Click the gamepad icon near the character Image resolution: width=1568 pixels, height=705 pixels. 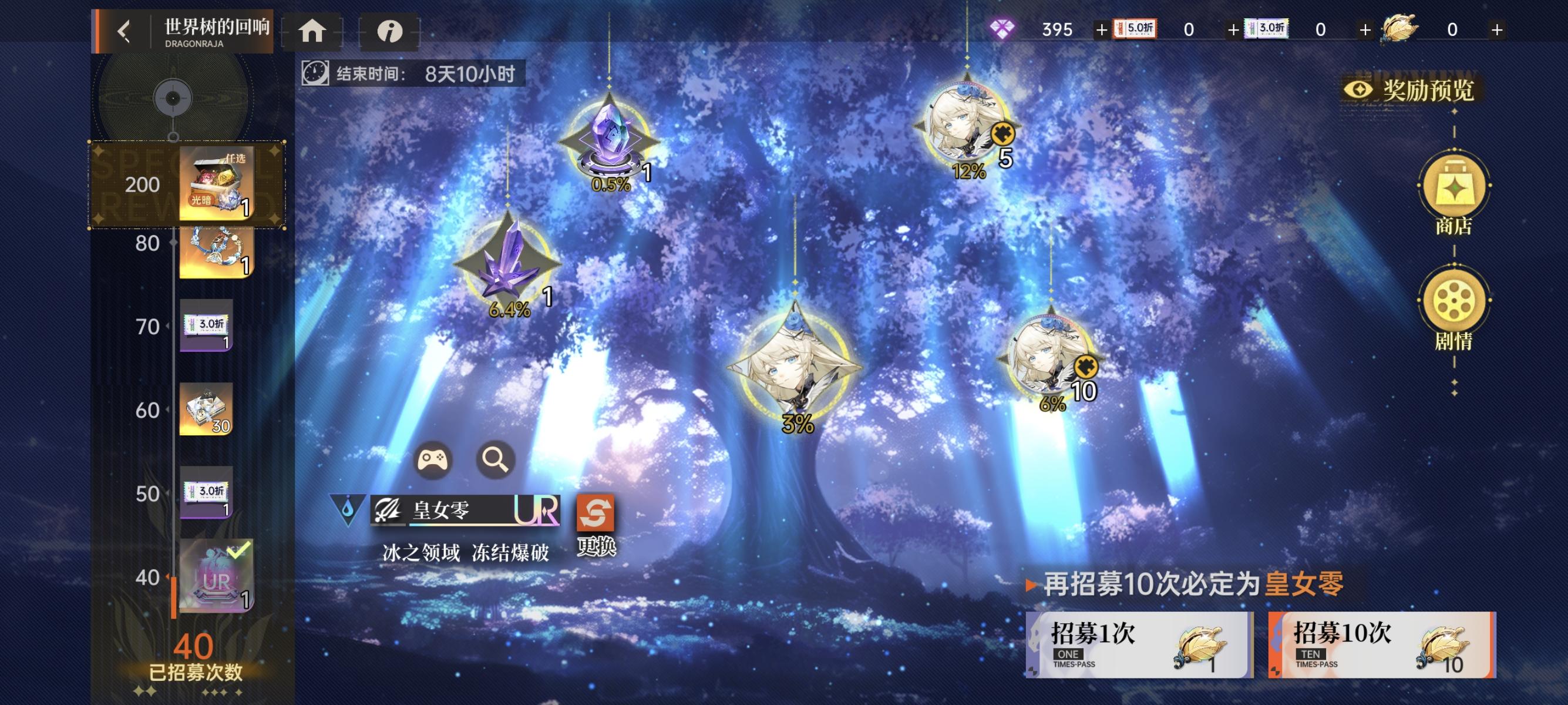coord(432,460)
